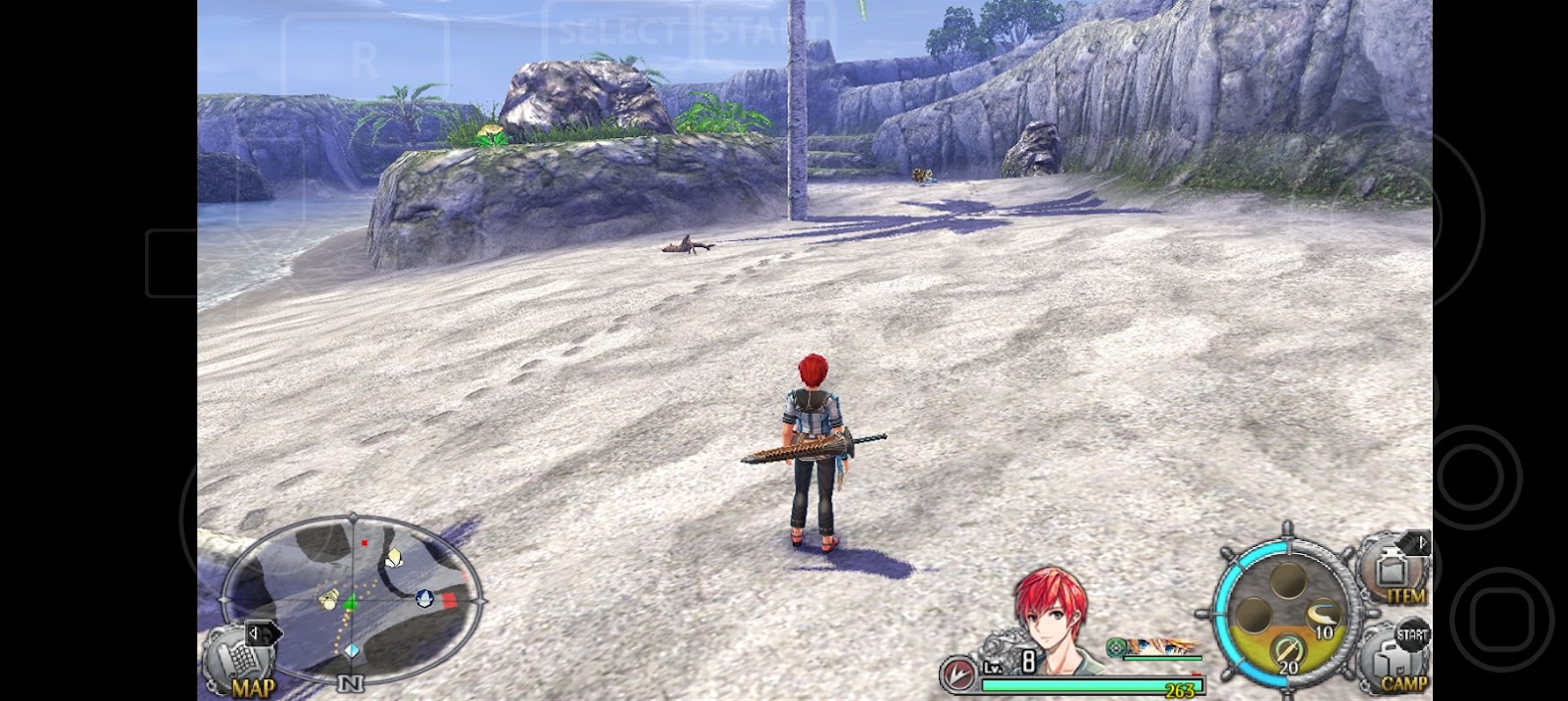The height and width of the screenshot is (701, 1568).
Task: Tap the round red EXTRA gauge icon
Action: (957, 675)
